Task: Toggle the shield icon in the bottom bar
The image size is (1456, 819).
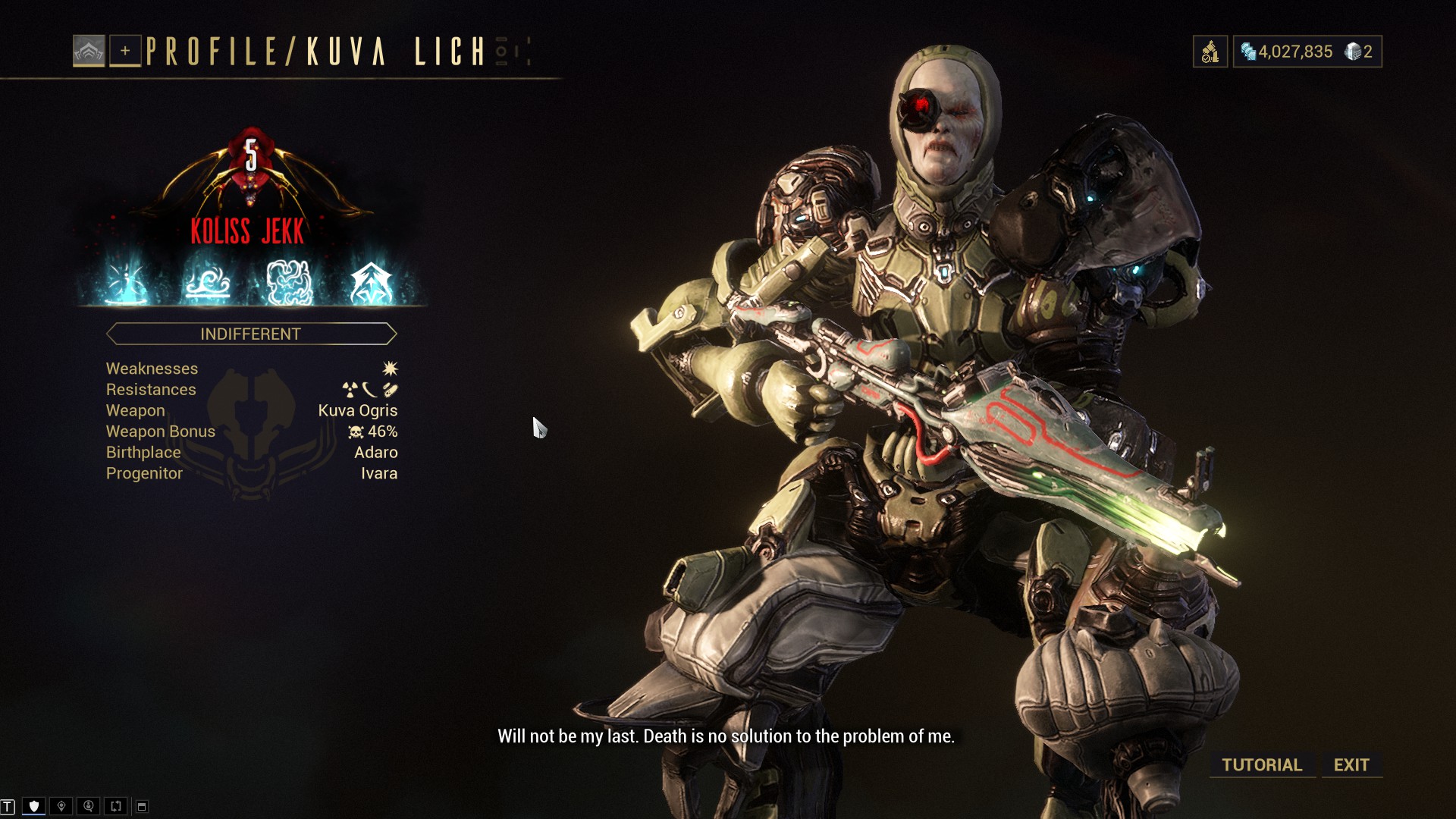Action: click(x=34, y=805)
